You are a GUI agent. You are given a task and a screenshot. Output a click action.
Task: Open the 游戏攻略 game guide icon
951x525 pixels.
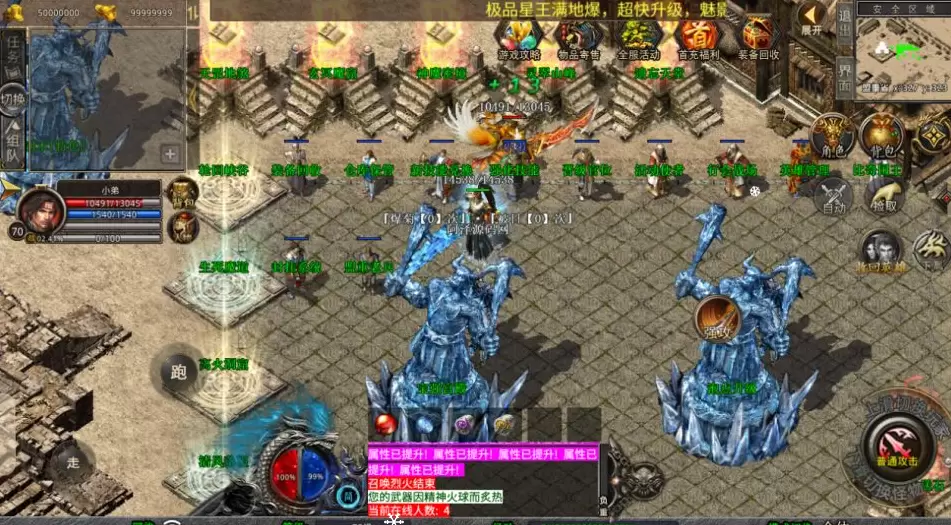[x=519, y=40]
